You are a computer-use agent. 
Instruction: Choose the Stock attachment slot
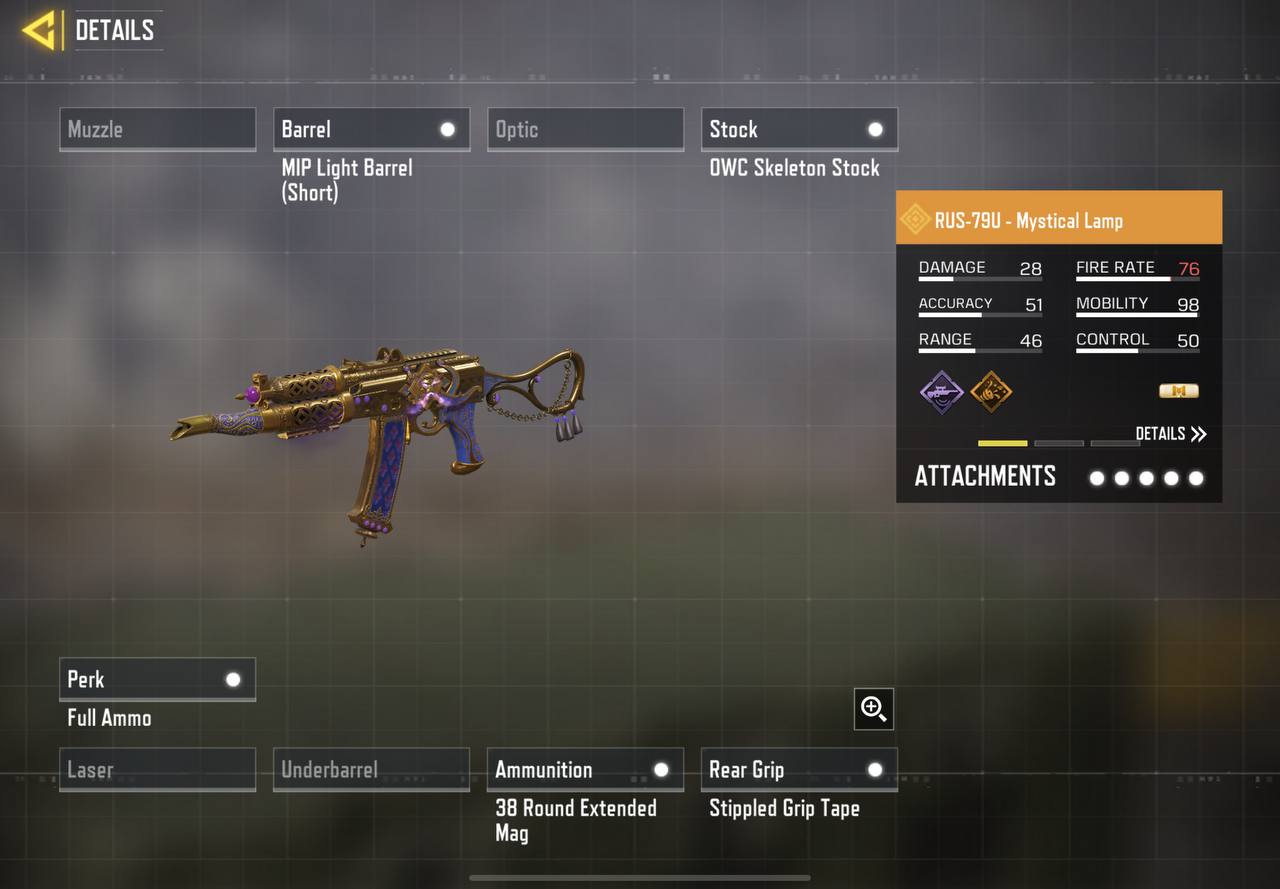799,129
